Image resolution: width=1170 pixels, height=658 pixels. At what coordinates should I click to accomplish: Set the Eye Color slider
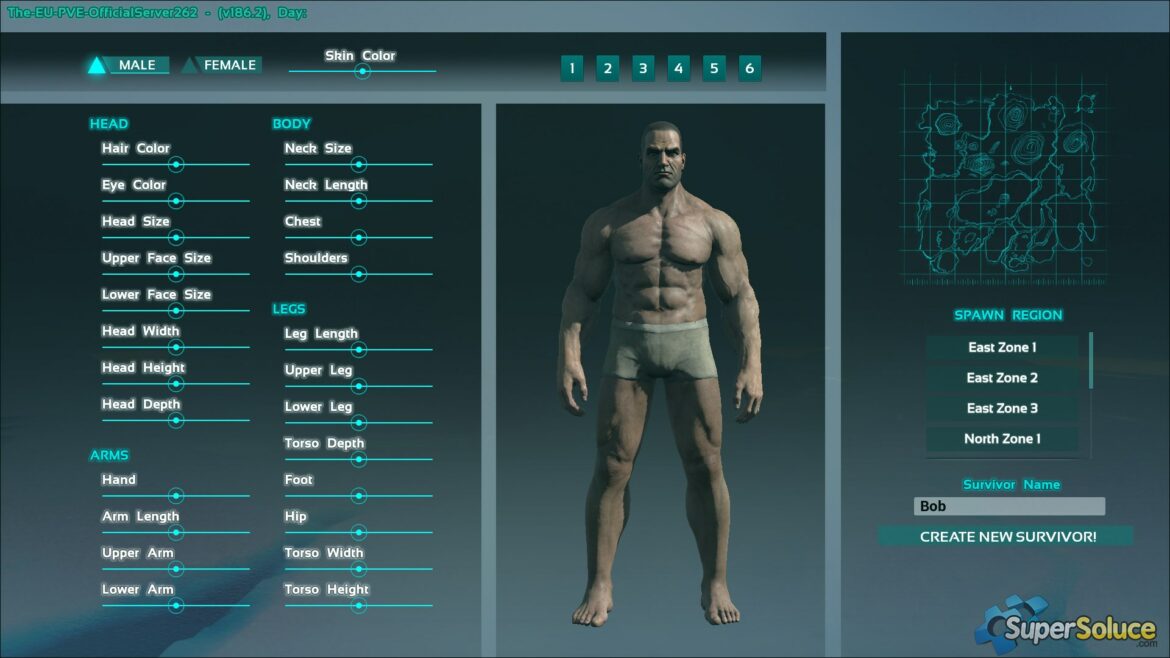click(x=176, y=201)
